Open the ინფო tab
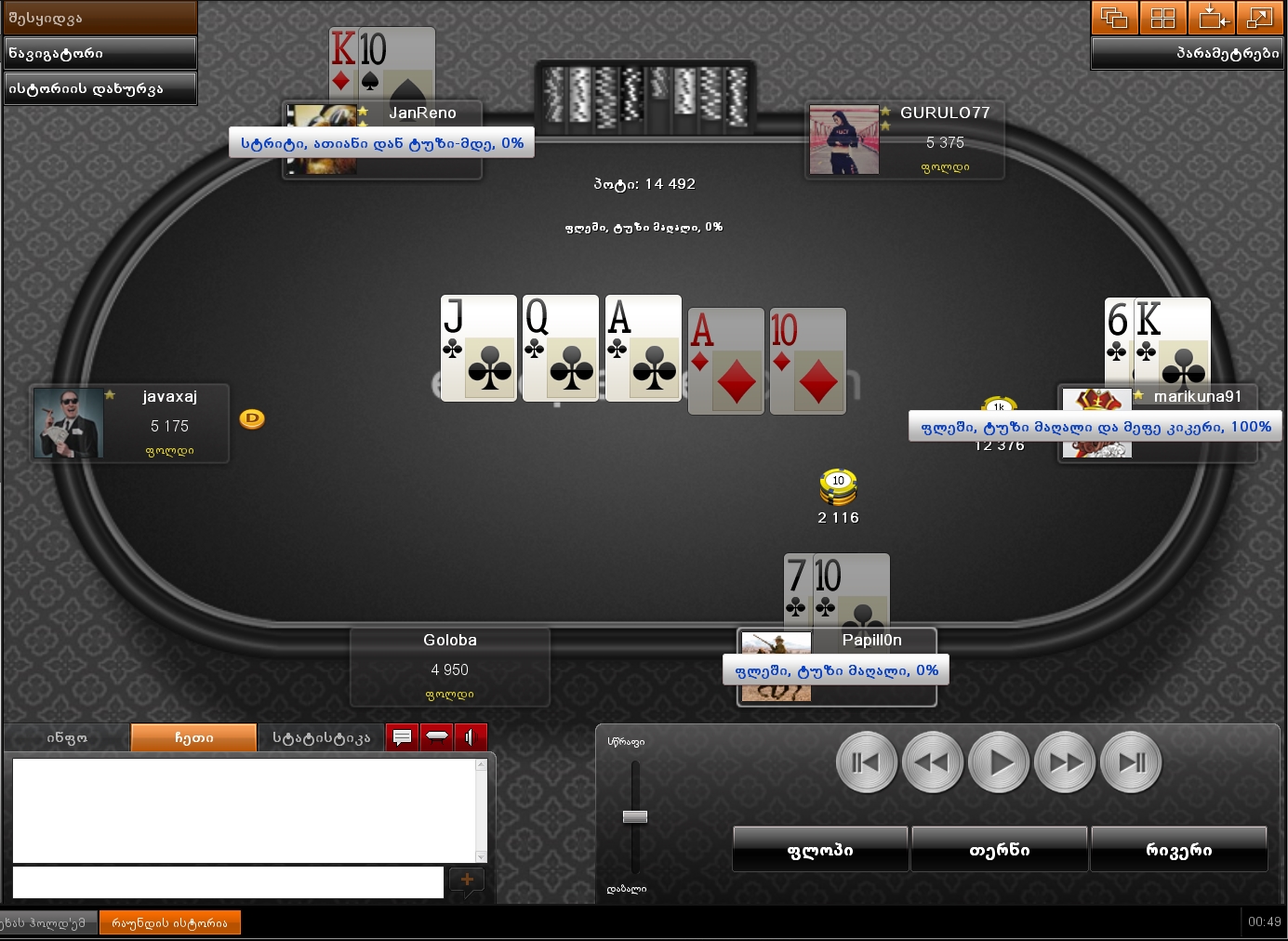The height and width of the screenshot is (941, 1288). click(67, 736)
